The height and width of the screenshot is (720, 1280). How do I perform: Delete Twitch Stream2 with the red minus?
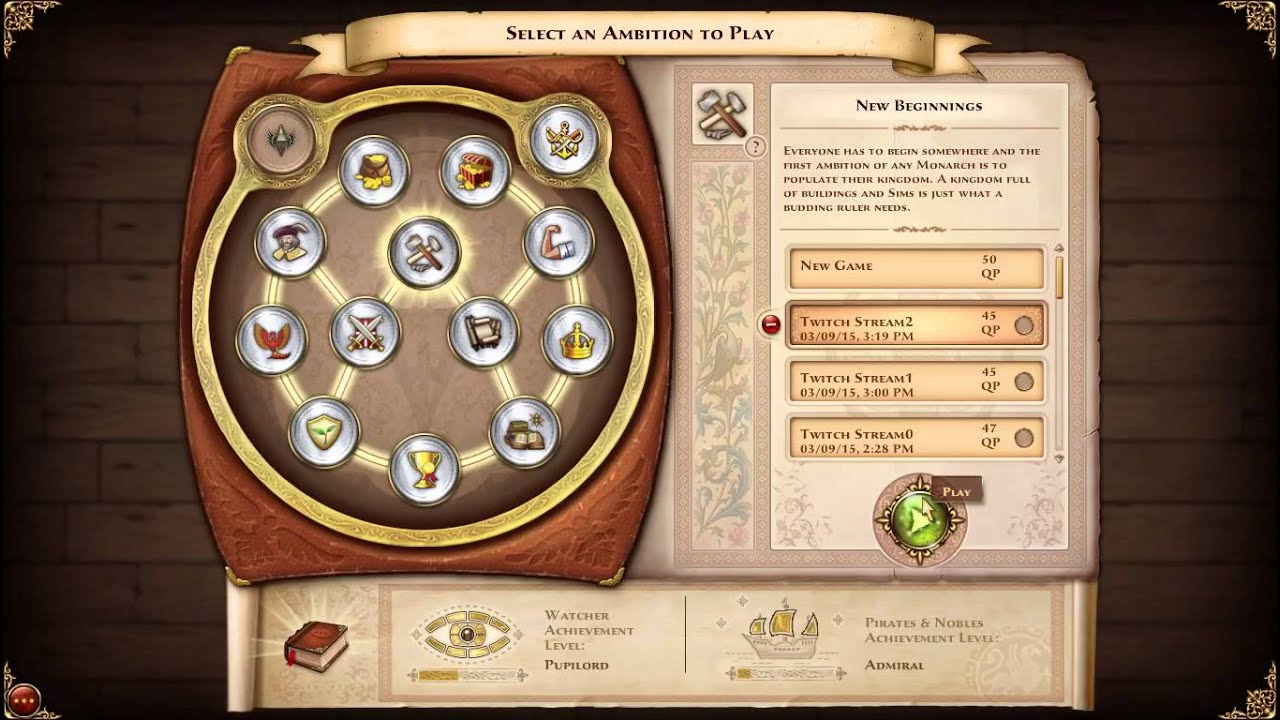point(771,324)
